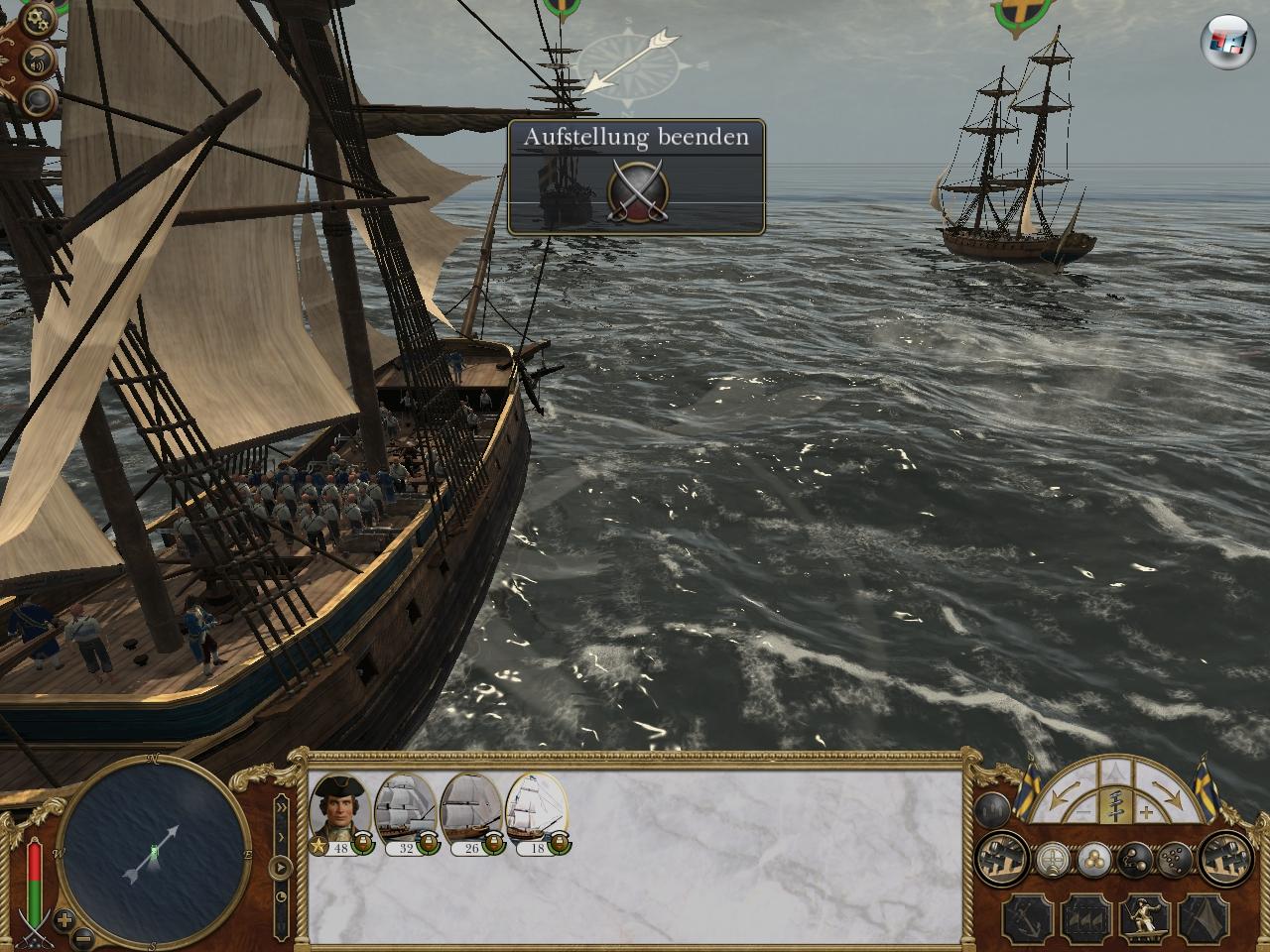Zoom in the minimap with plus button

[63, 917]
